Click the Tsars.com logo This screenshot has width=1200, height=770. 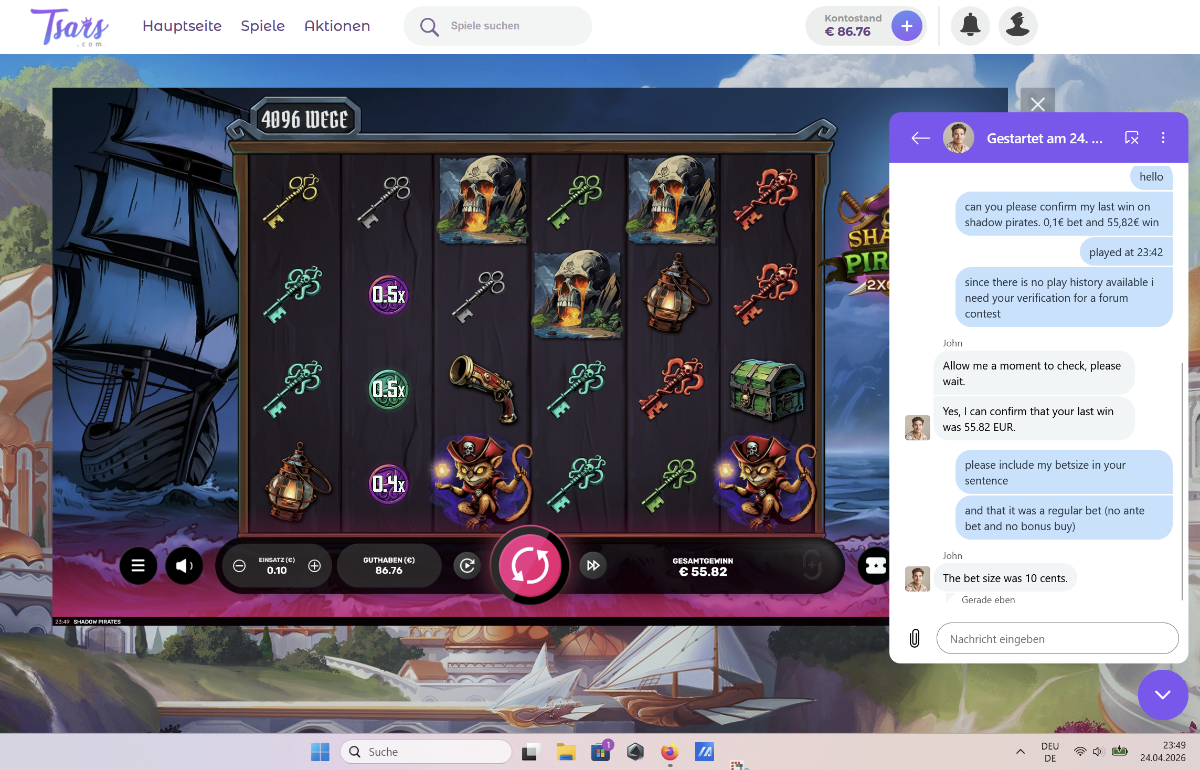tap(69, 26)
